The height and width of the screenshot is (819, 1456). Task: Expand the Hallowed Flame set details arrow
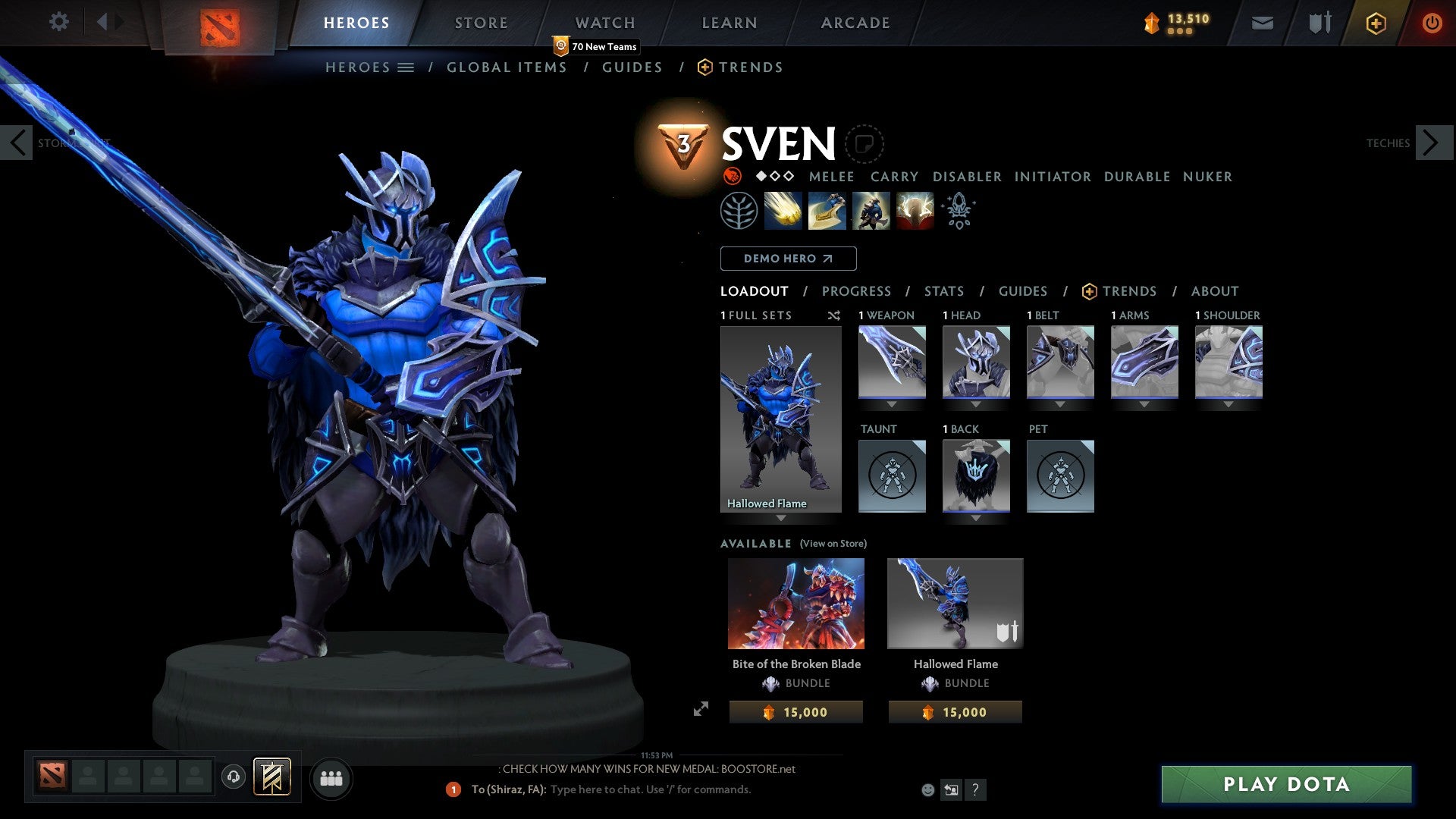(x=780, y=519)
